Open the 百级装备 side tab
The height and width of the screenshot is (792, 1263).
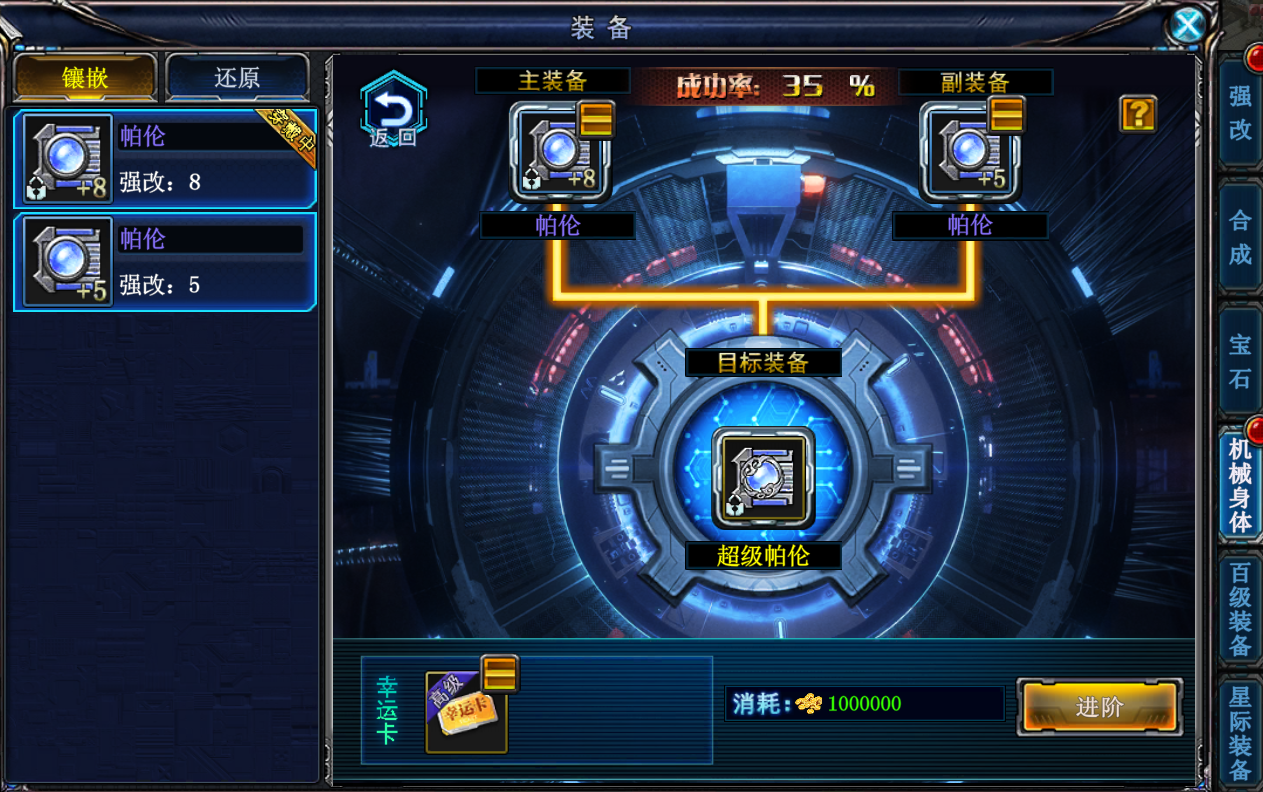tap(1240, 609)
